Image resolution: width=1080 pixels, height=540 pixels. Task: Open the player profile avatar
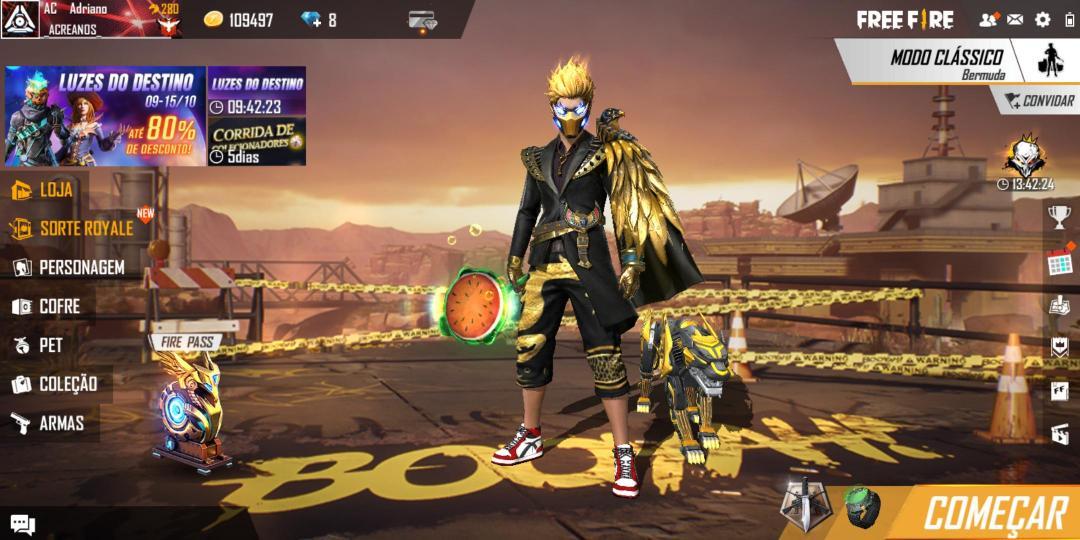coord(19,19)
